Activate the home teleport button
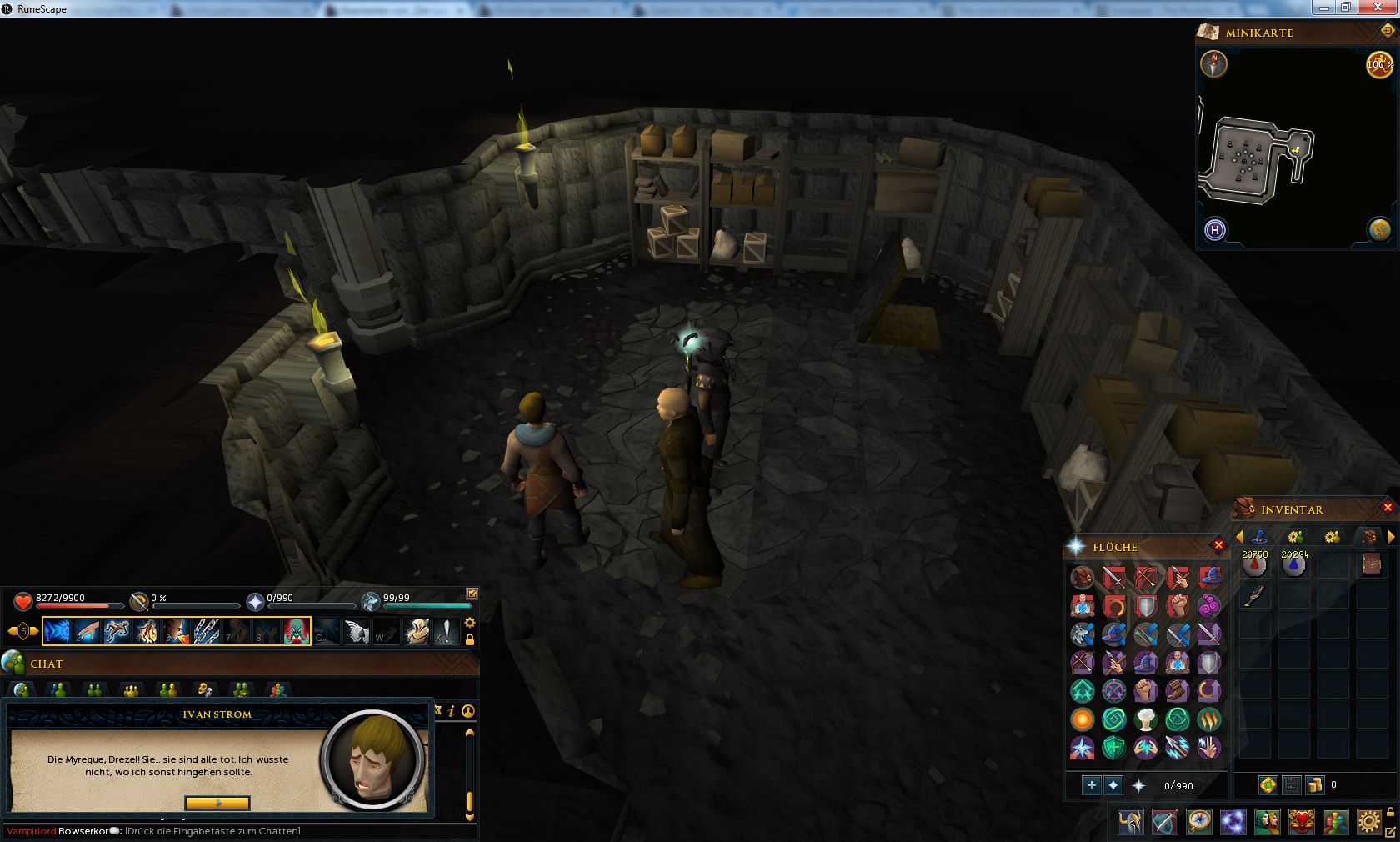Screen dimensions: 1400x842 1215,229
